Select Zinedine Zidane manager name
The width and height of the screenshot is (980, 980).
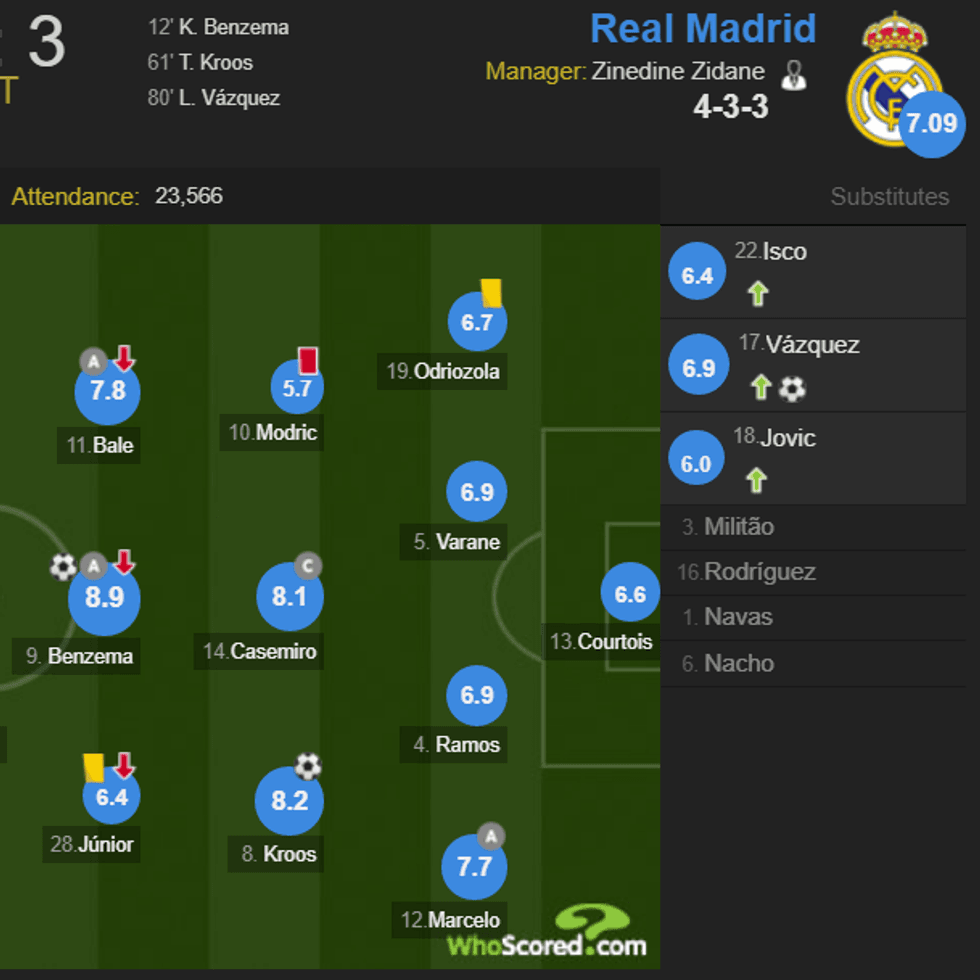coord(678,72)
